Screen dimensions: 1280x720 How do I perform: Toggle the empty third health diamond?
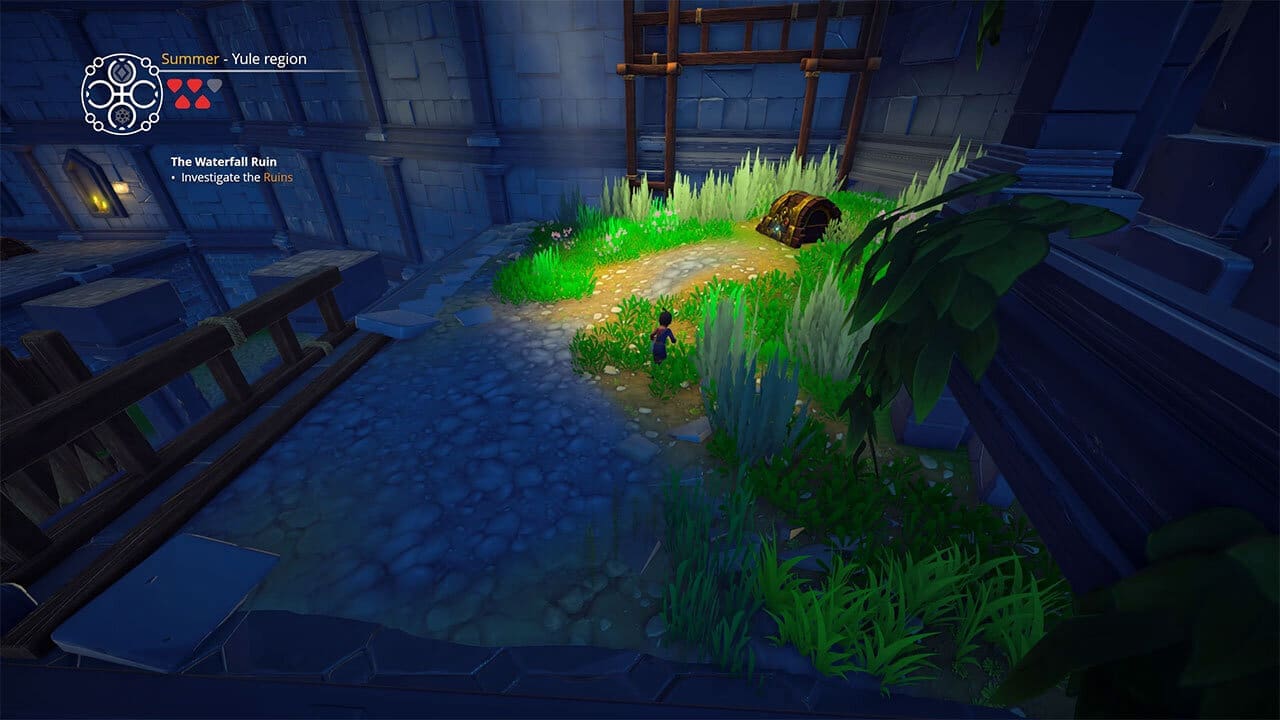[x=214, y=87]
